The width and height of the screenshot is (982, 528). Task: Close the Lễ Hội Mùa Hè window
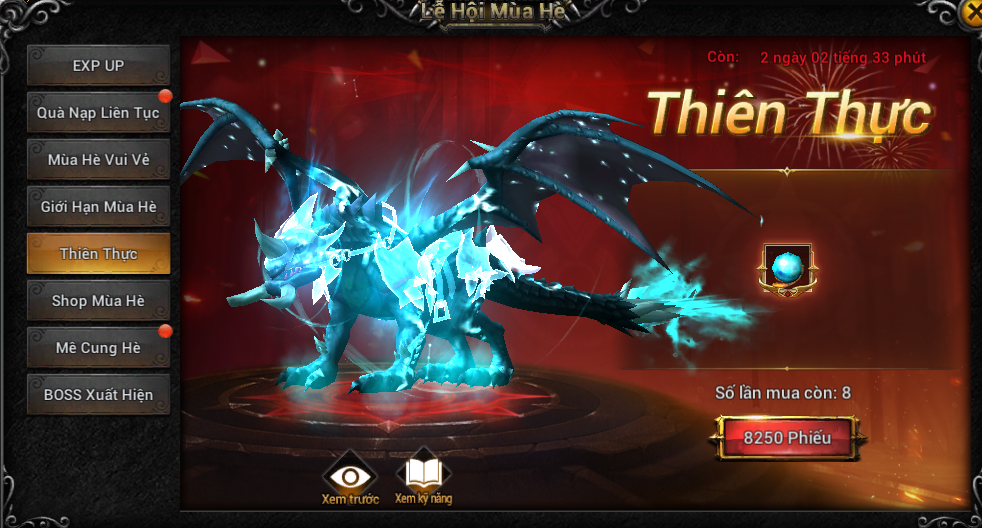972,12
